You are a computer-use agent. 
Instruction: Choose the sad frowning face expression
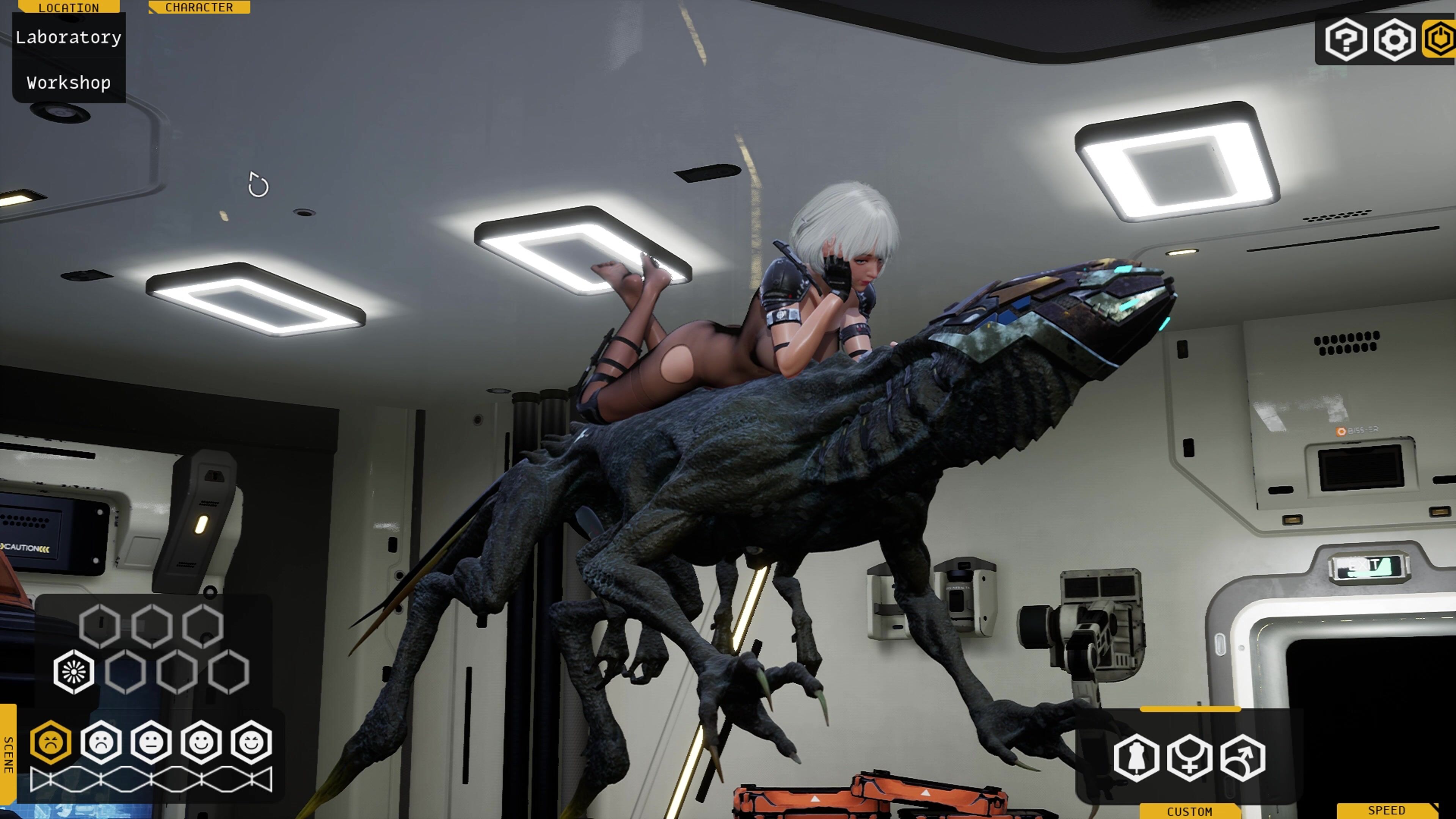[x=101, y=742]
